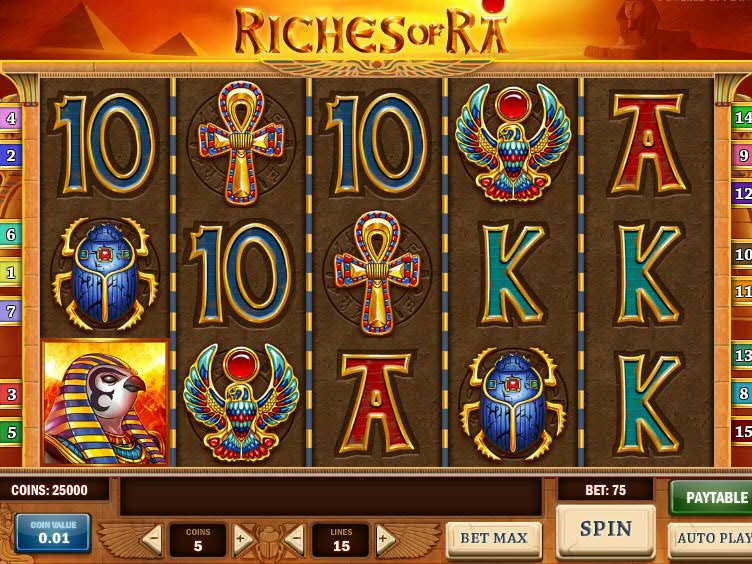
Task: Decrease the number of lines
Action: click(x=295, y=540)
